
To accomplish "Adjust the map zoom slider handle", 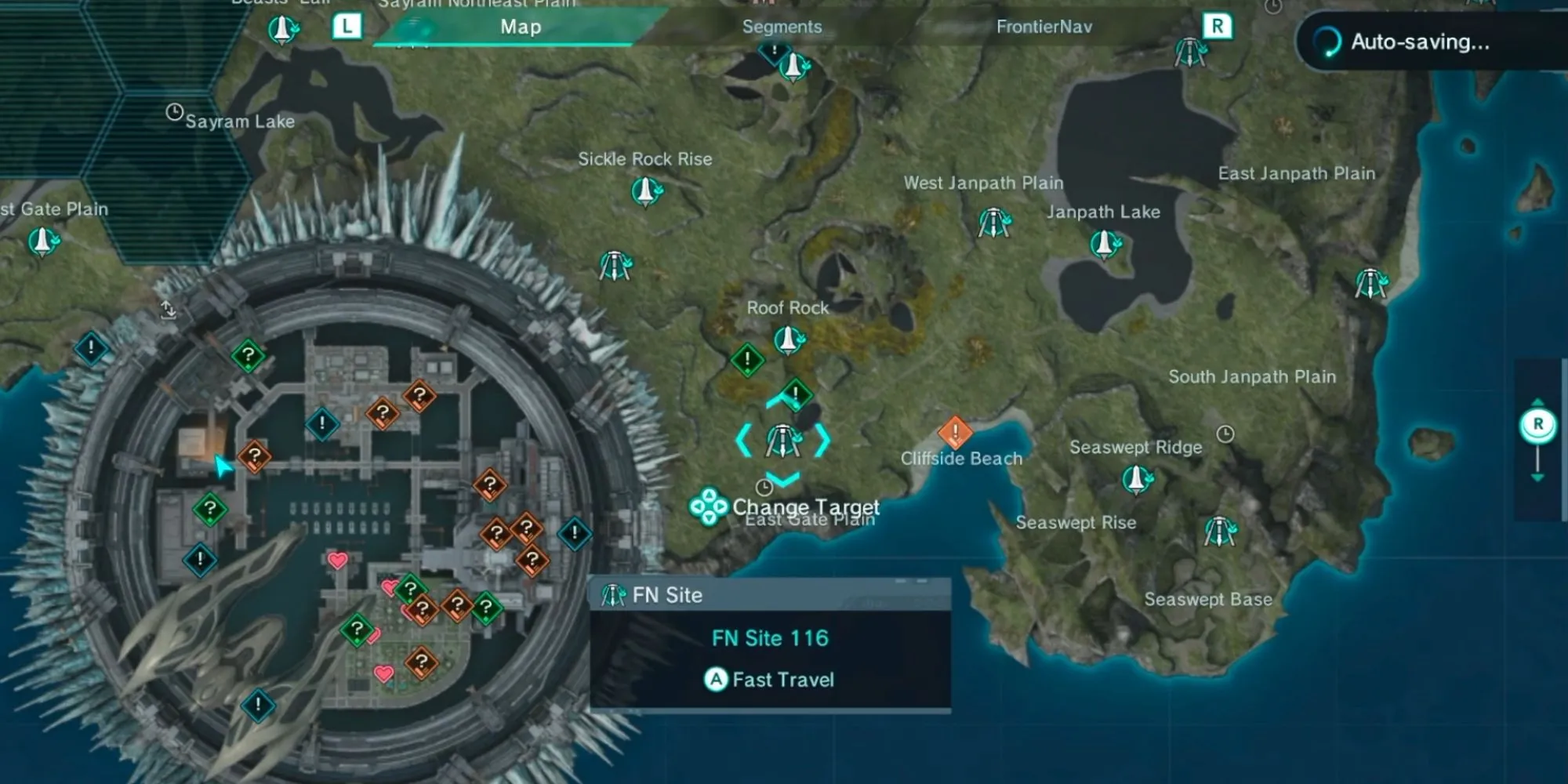I will click(x=1537, y=425).
